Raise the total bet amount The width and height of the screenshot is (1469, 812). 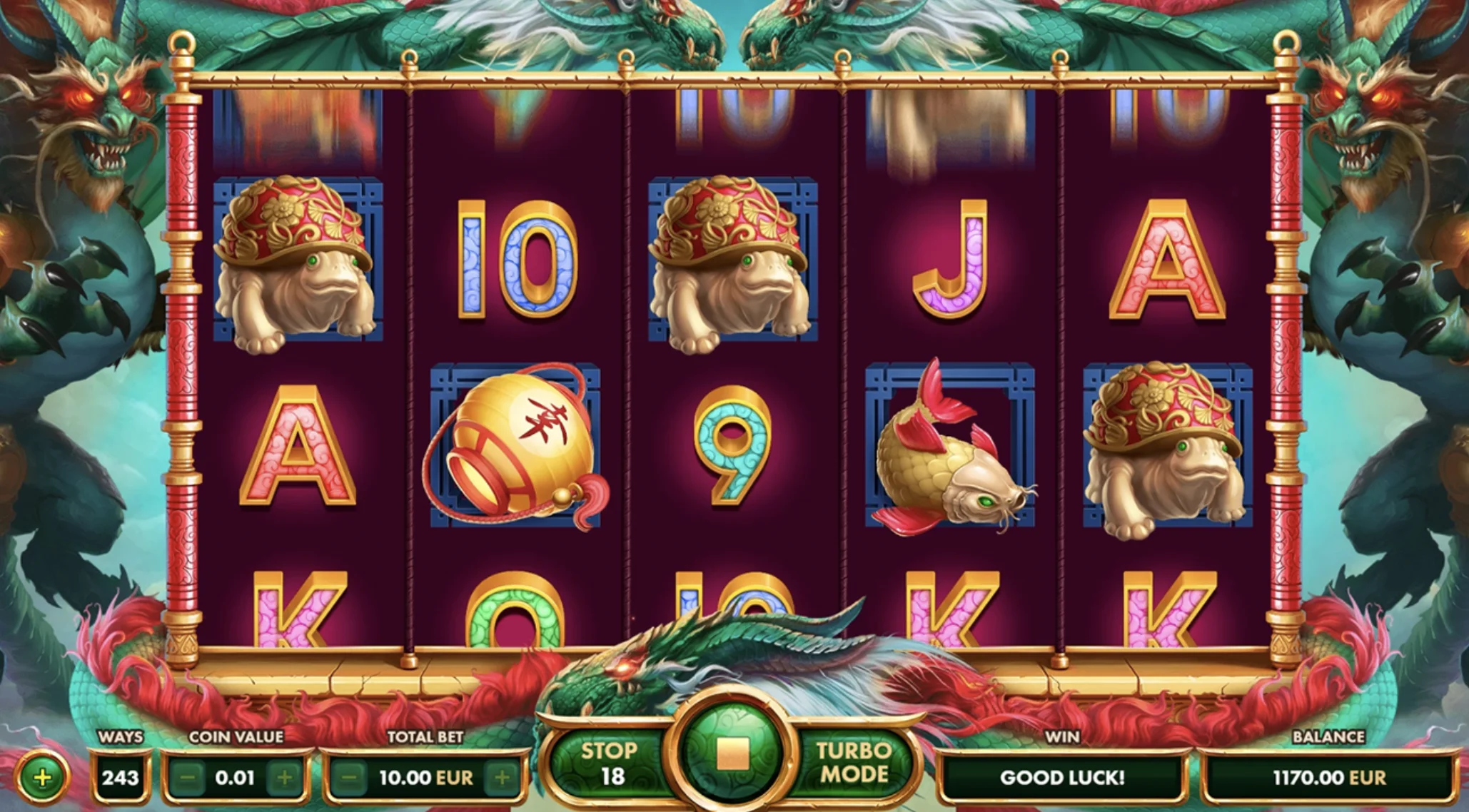[x=503, y=777]
